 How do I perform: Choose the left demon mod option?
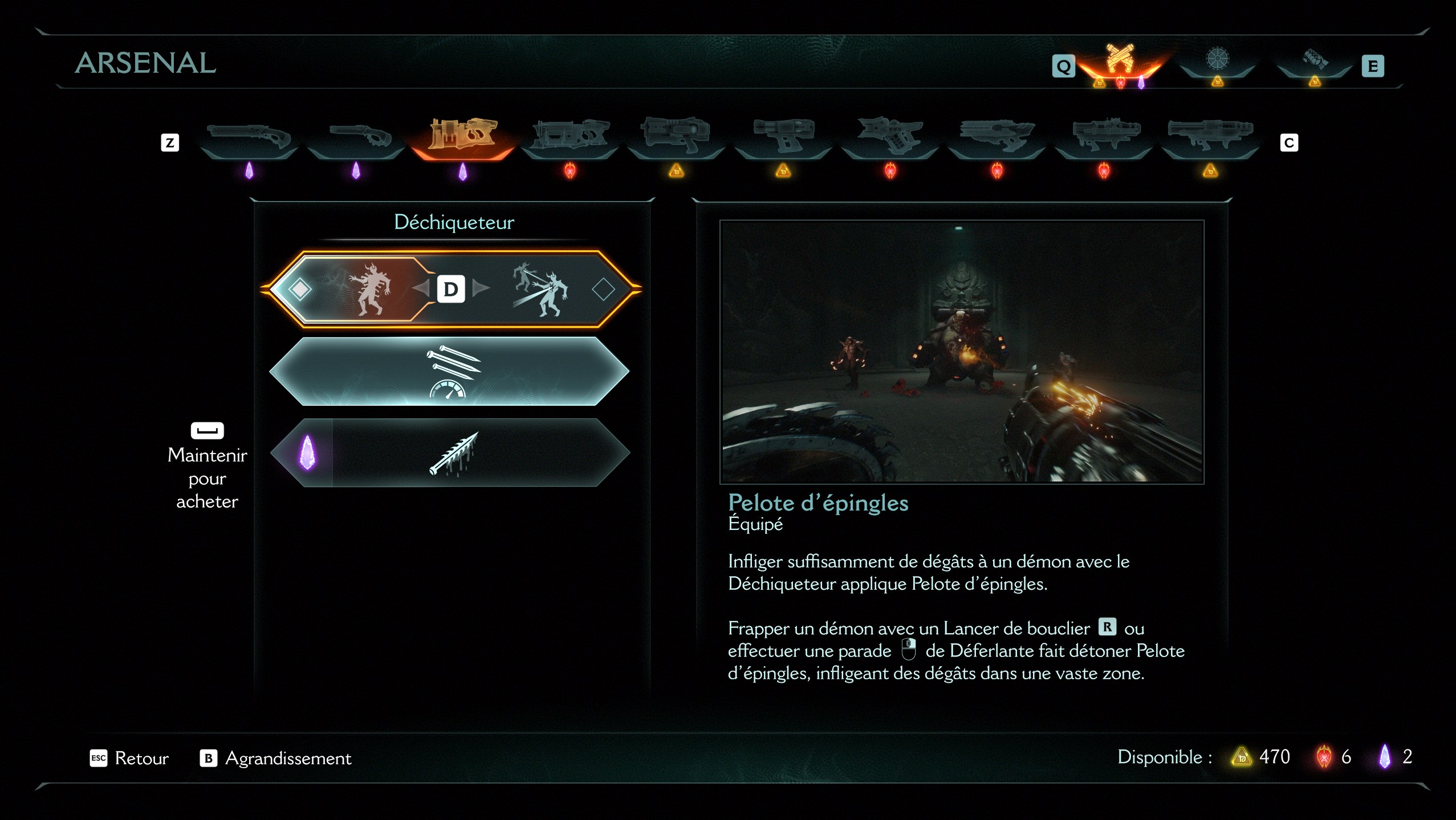tap(373, 289)
